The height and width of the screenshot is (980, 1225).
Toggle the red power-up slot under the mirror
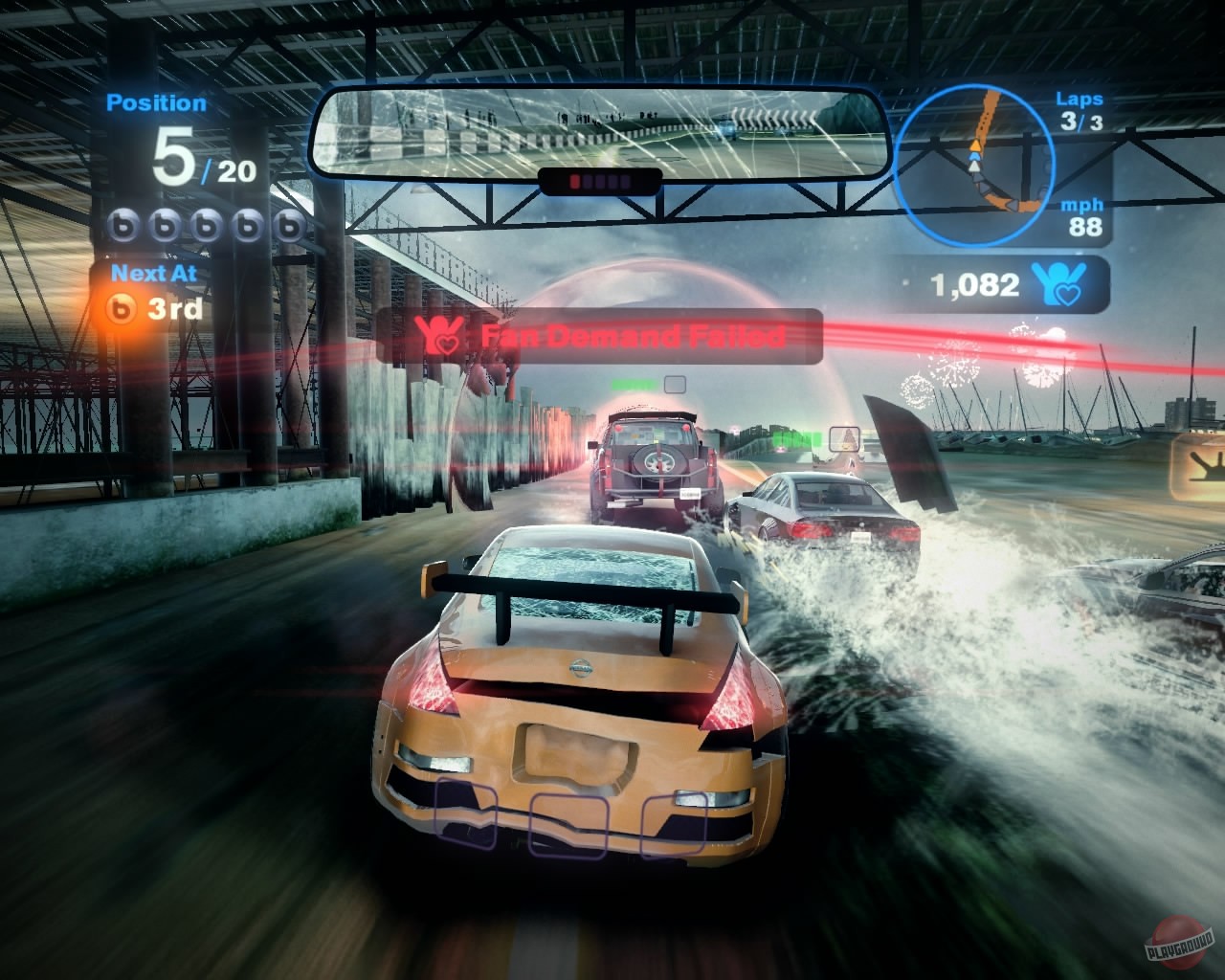point(575,180)
